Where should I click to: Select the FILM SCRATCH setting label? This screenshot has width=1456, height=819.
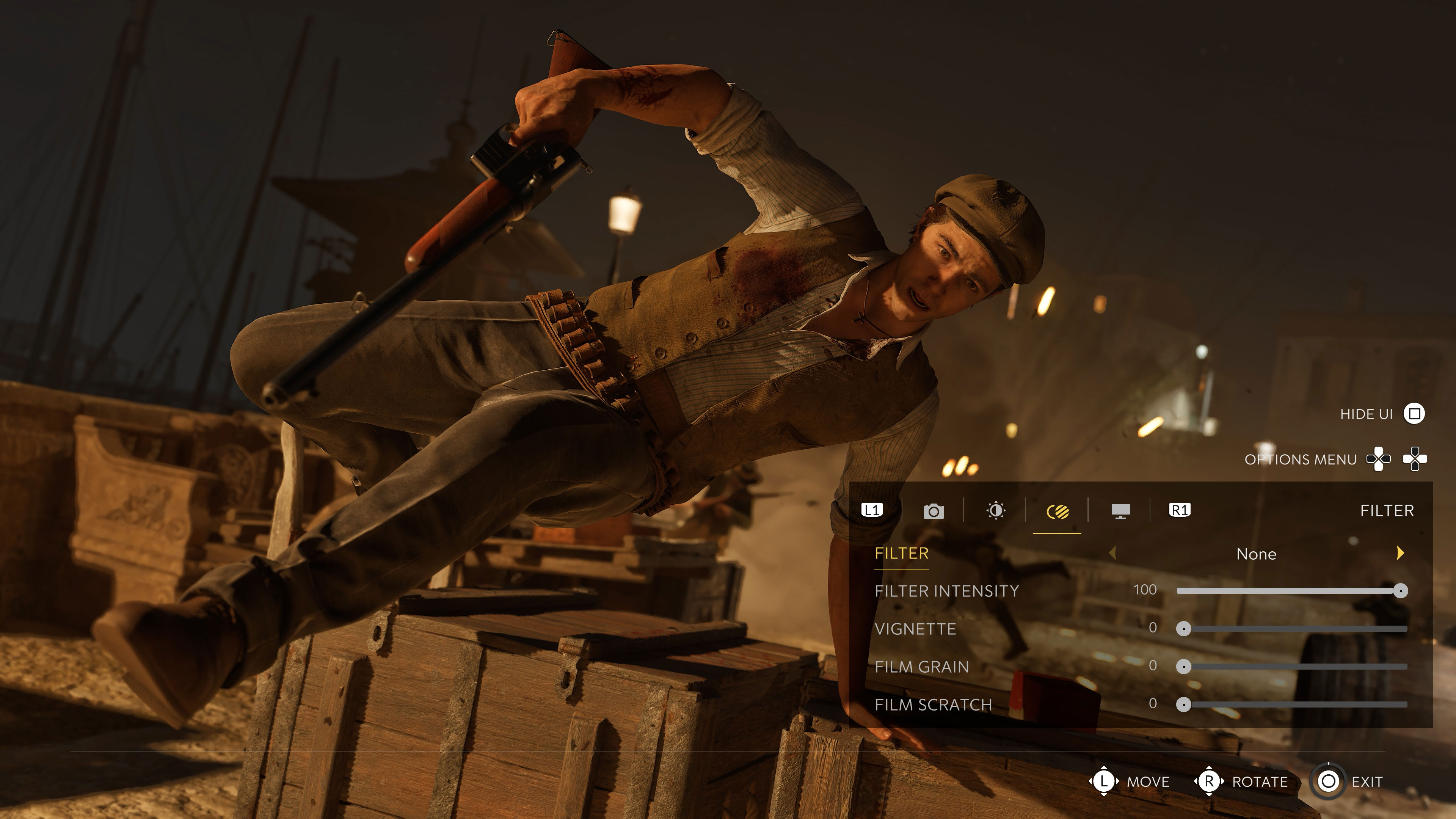pos(933,704)
